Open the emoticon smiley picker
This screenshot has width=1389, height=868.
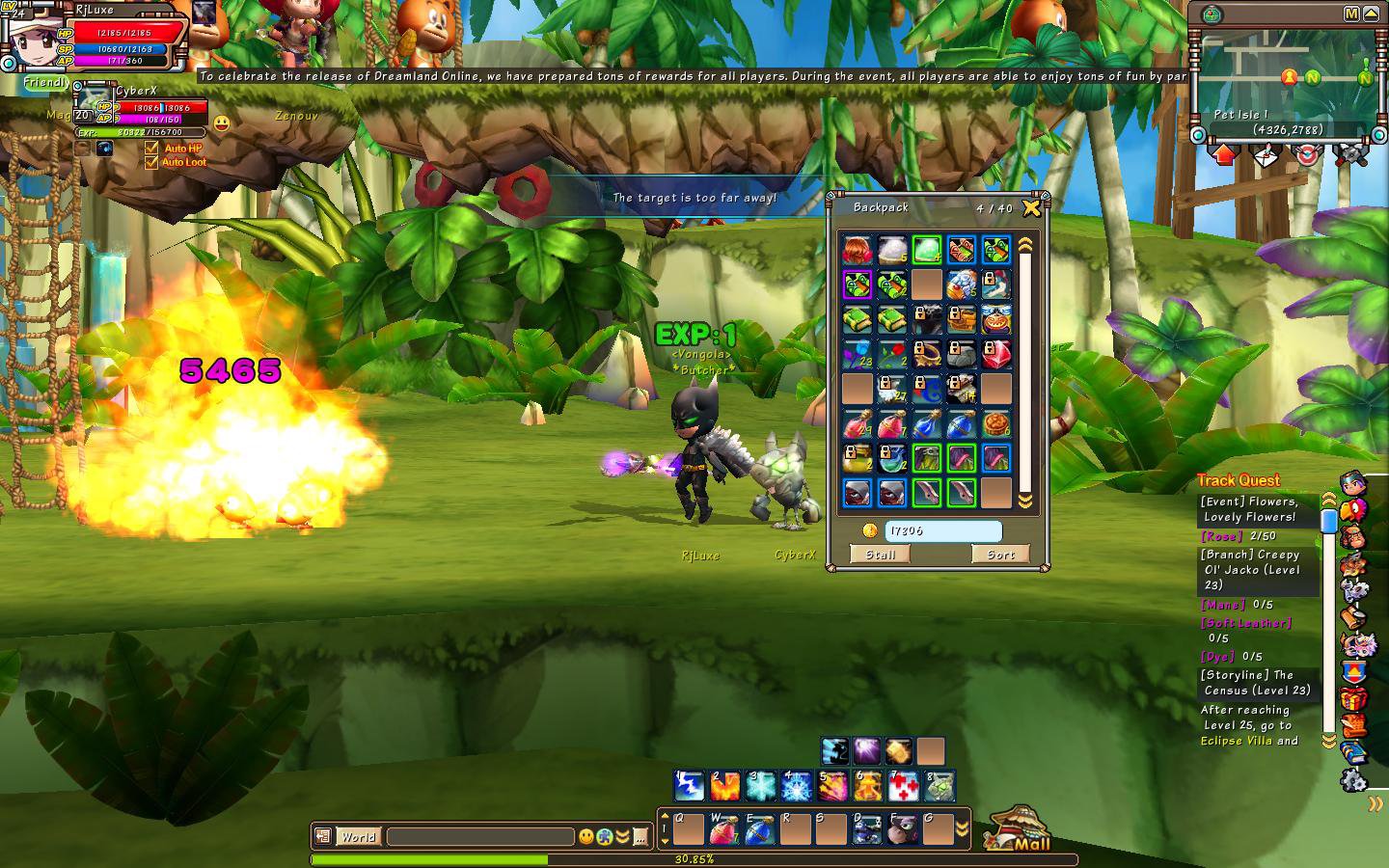(x=586, y=837)
